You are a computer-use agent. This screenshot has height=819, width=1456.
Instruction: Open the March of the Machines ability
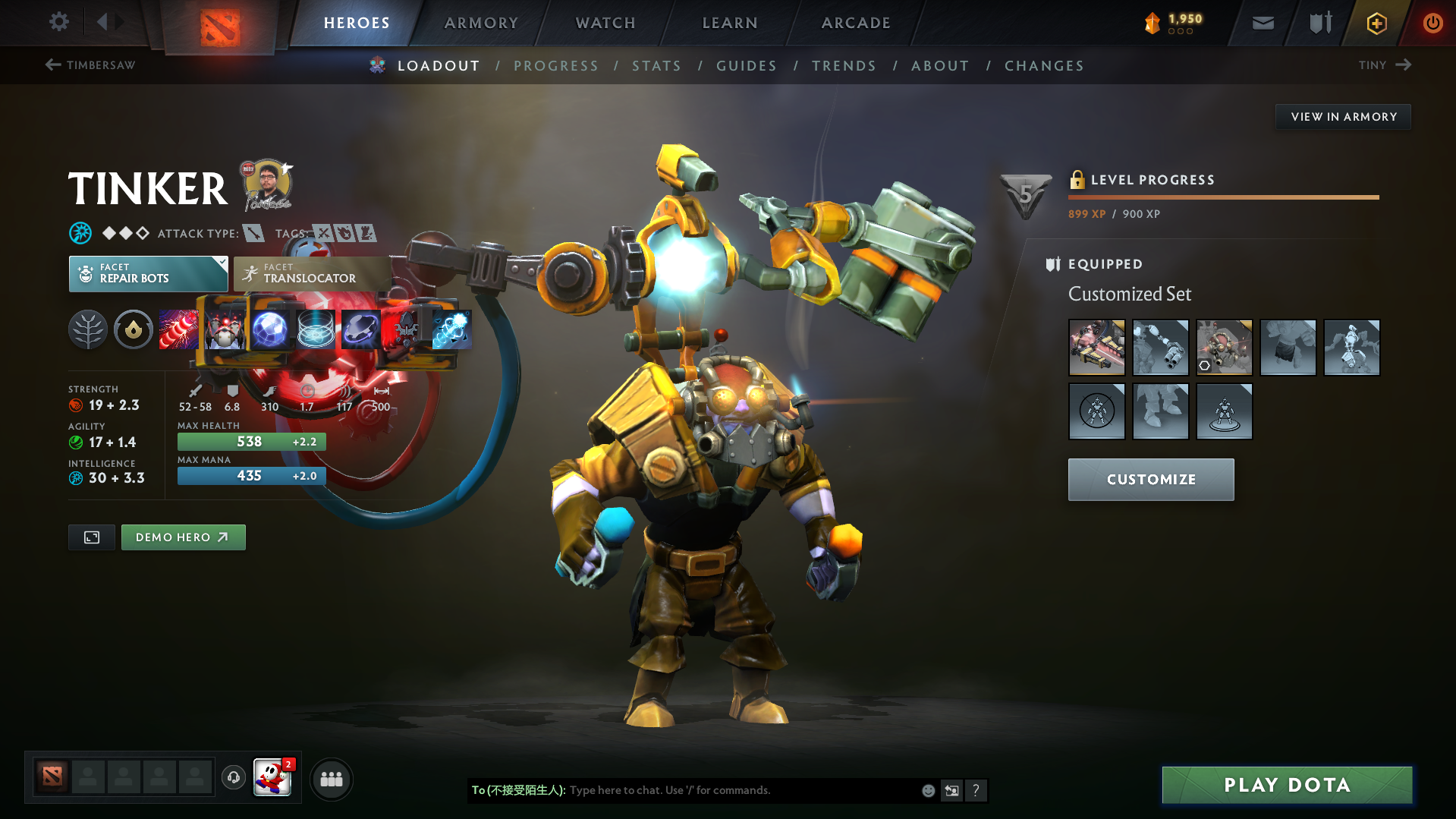(225, 329)
